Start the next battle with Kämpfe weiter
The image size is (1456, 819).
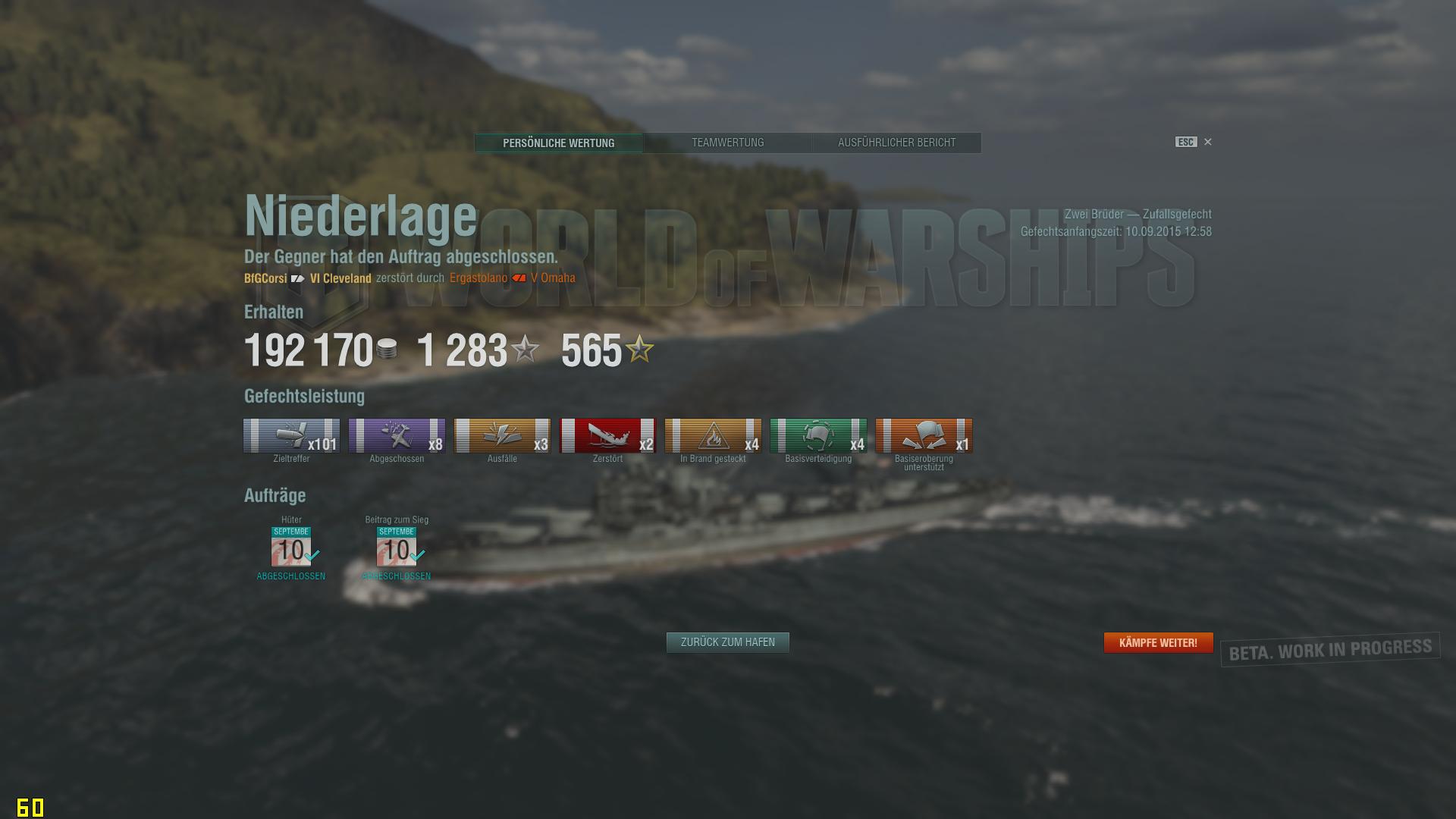pyautogui.click(x=1158, y=643)
